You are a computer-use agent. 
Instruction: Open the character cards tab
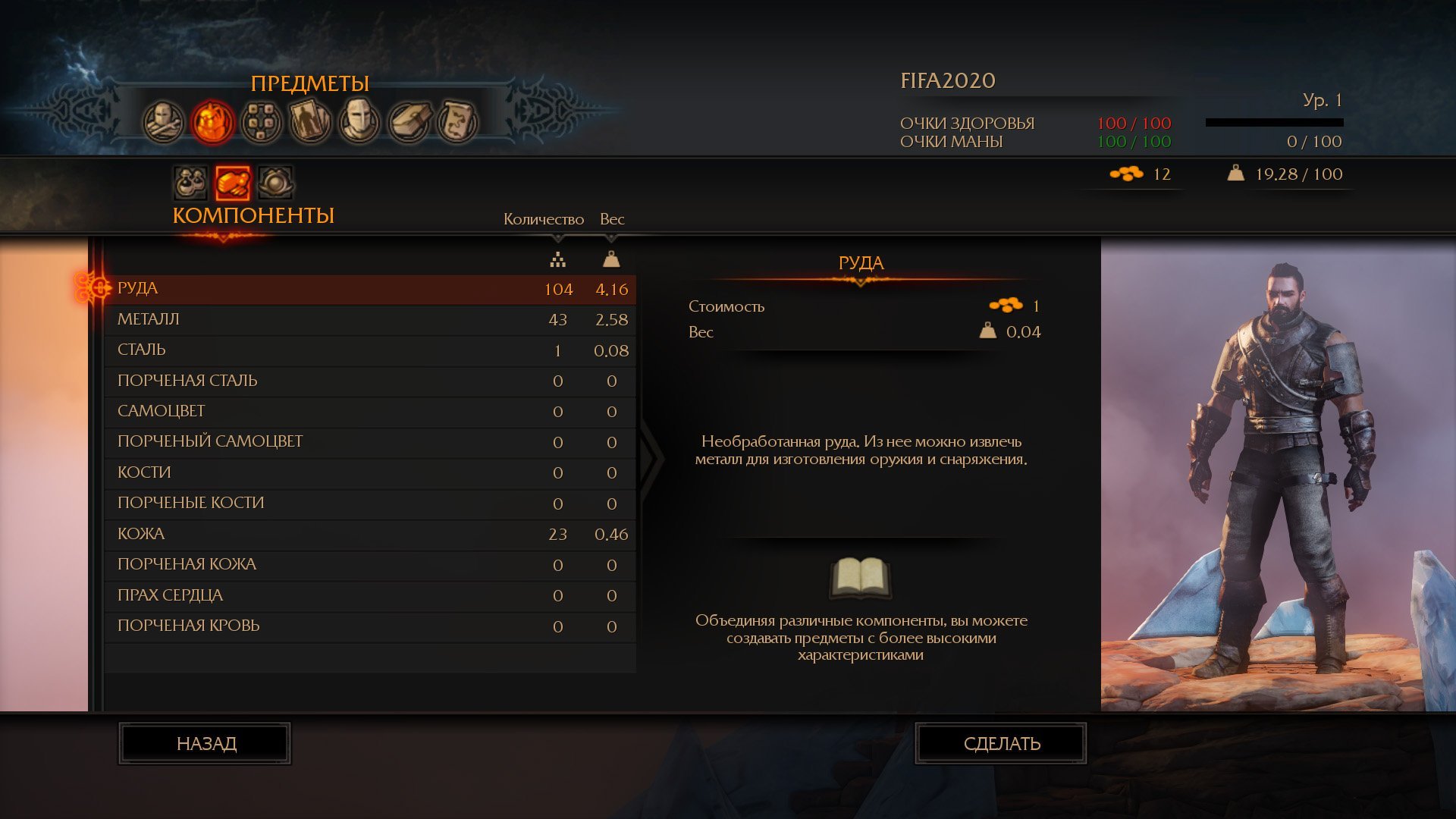click(310, 121)
